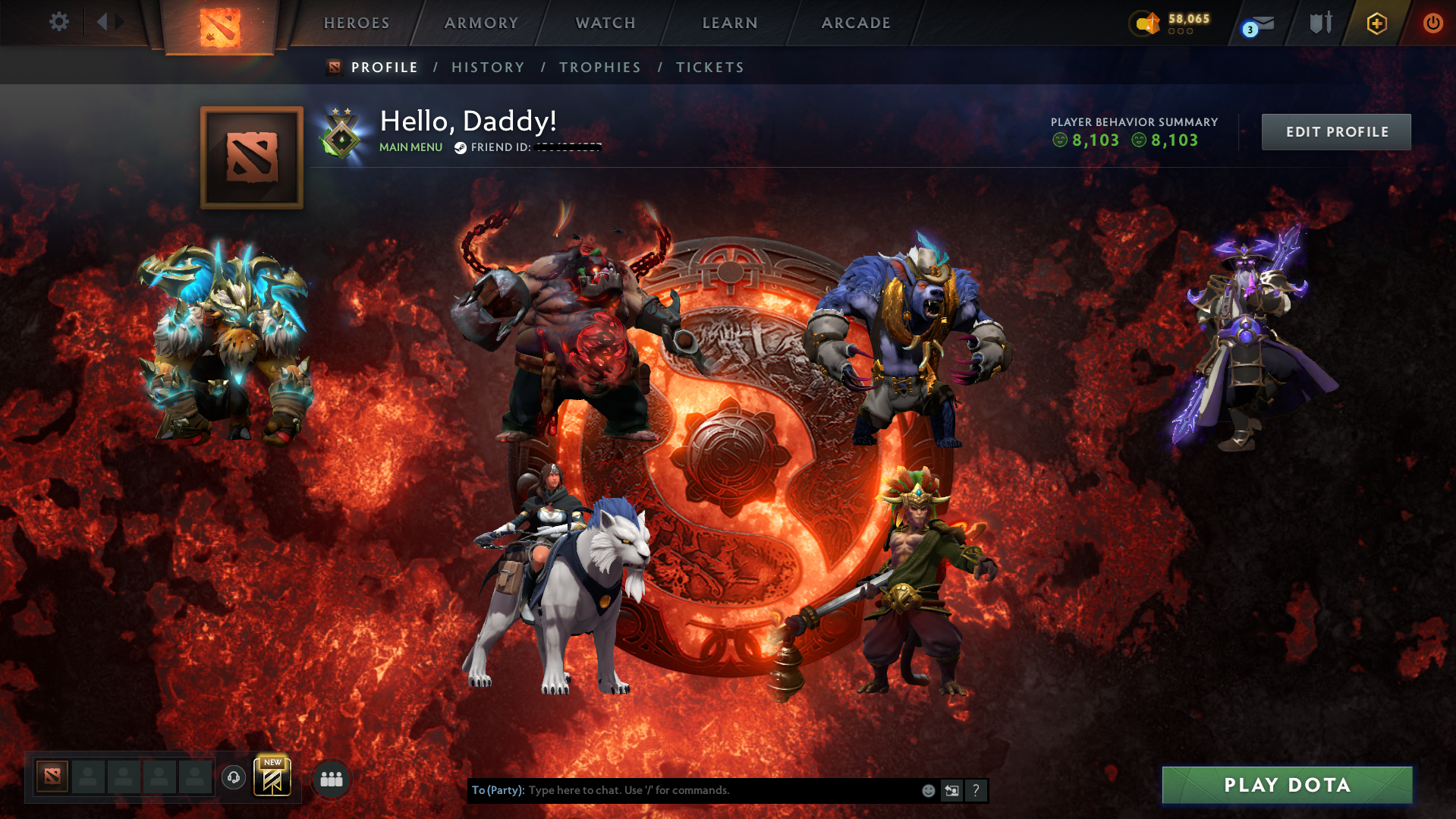Click the help question mark beside chat
Viewport: 1456px width, 819px height.
click(976, 790)
